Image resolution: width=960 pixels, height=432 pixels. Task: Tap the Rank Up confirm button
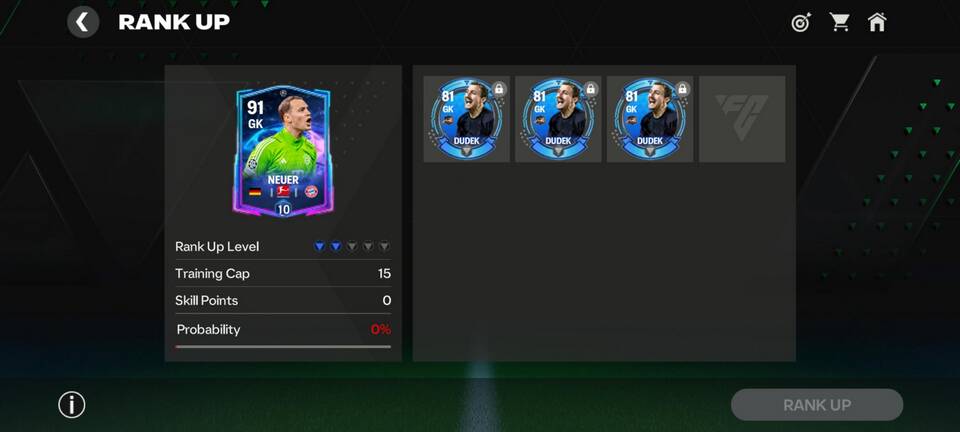tap(817, 405)
